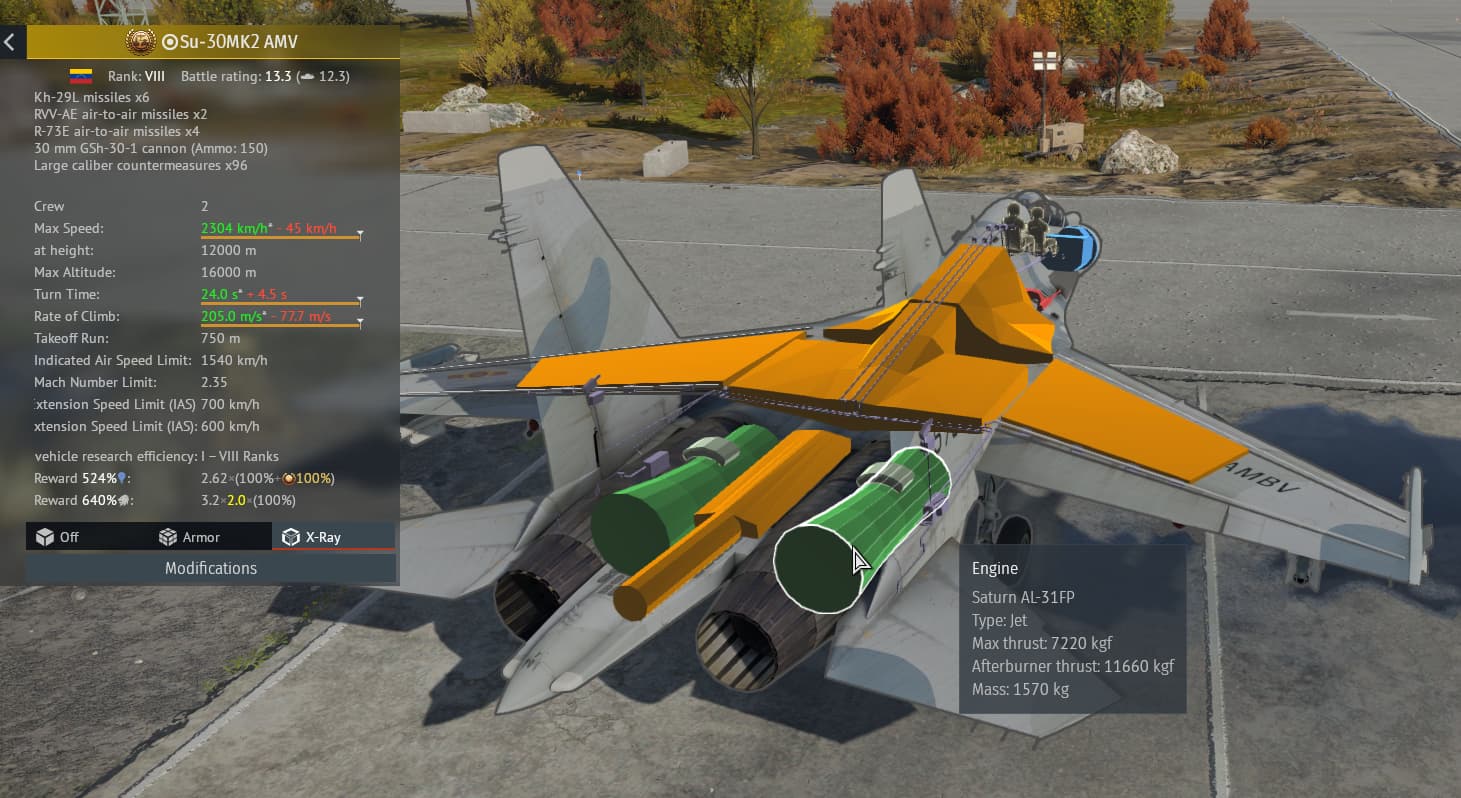This screenshot has width=1461, height=798.
Task: Open the Modifications panel
Action: (211, 568)
